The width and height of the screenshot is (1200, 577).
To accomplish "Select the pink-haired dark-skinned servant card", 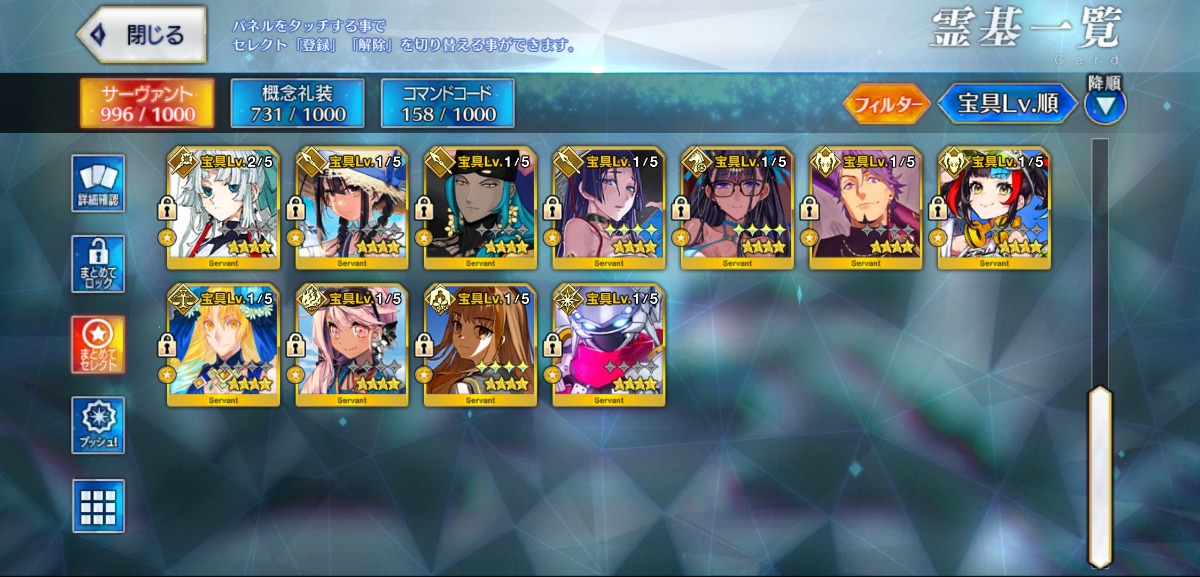I will pos(352,345).
